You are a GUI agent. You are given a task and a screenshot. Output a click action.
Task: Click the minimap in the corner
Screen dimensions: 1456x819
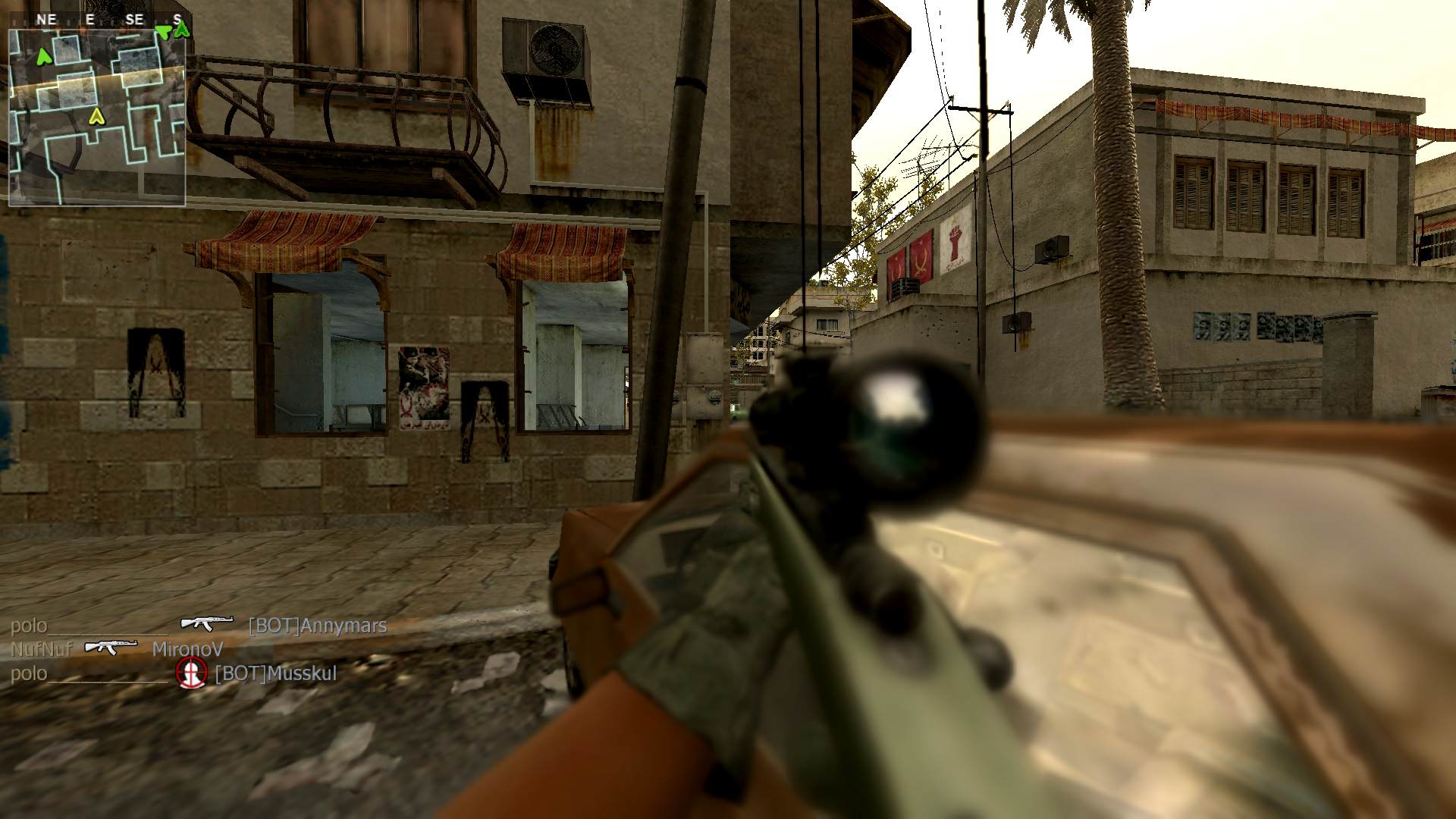tap(97, 118)
